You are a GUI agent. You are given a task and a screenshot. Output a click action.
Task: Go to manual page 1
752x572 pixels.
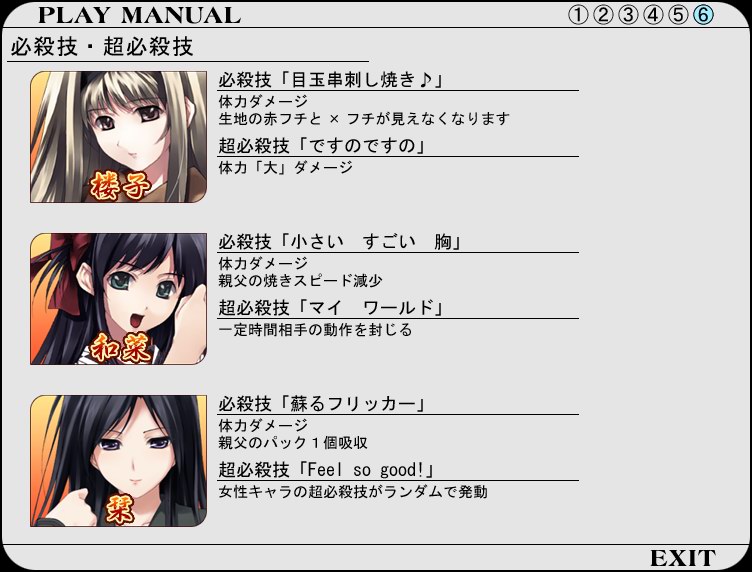(x=578, y=15)
